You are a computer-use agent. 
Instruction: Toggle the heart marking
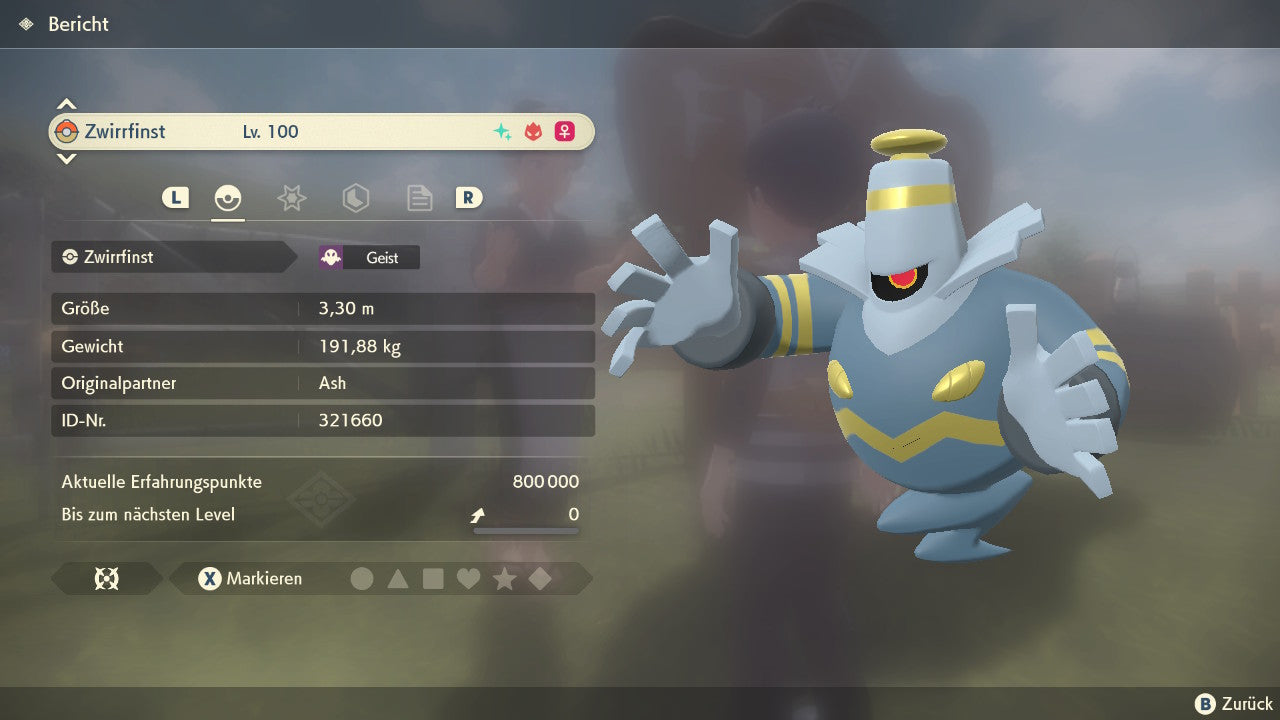tap(468, 579)
